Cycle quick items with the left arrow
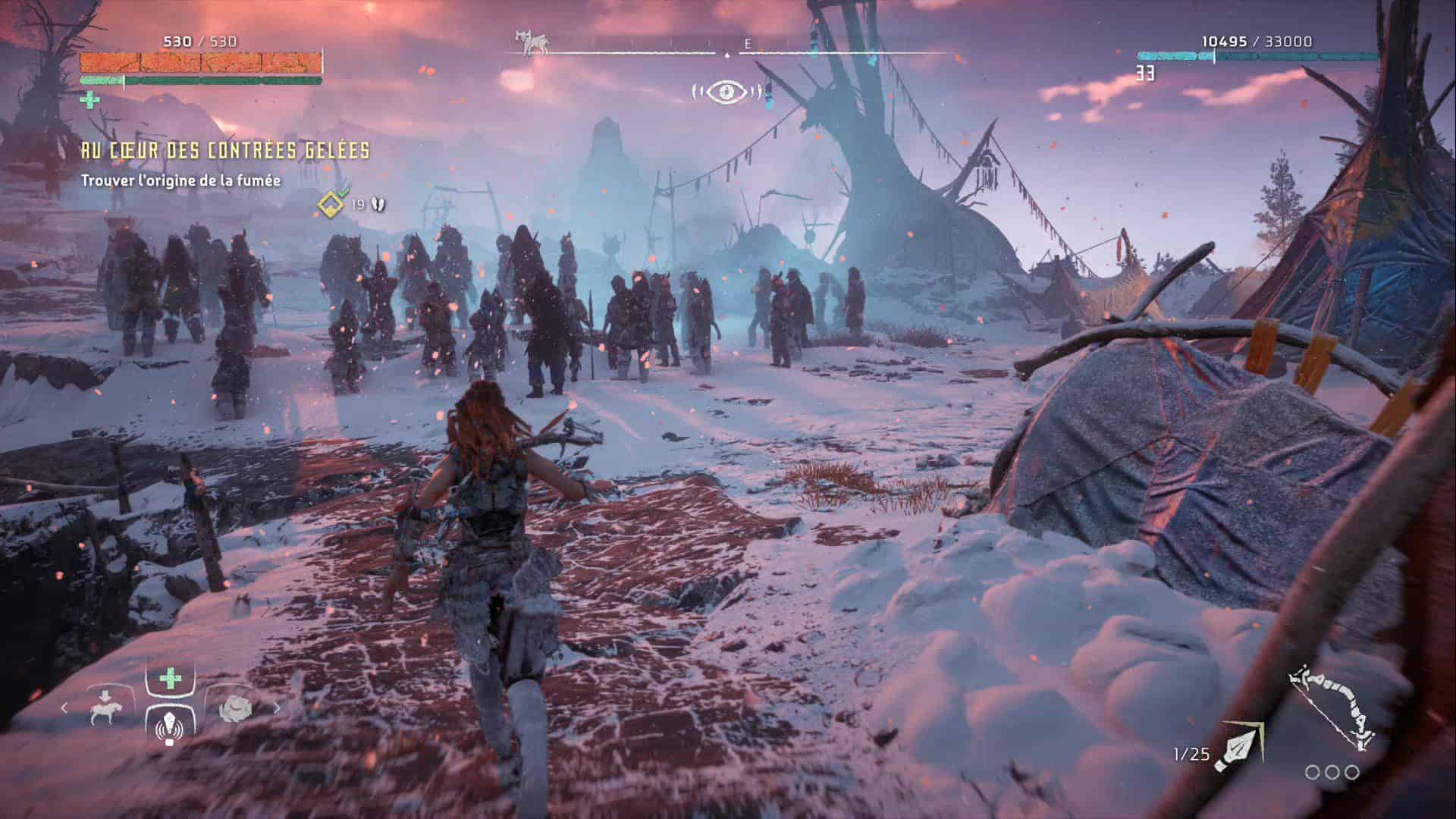Viewport: 1456px width, 819px height. click(64, 708)
